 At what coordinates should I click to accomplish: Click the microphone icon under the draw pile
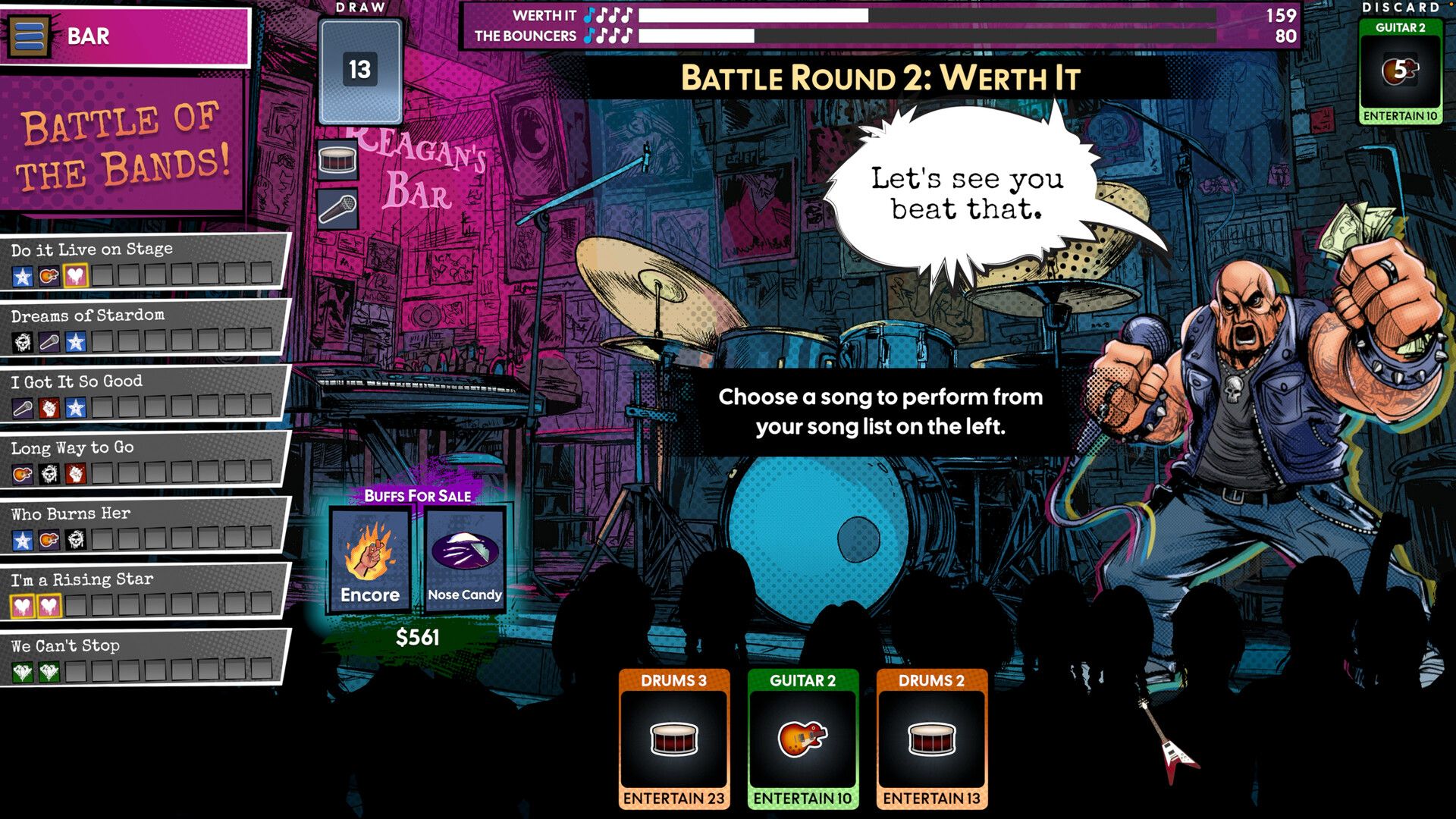pyautogui.click(x=337, y=208)
